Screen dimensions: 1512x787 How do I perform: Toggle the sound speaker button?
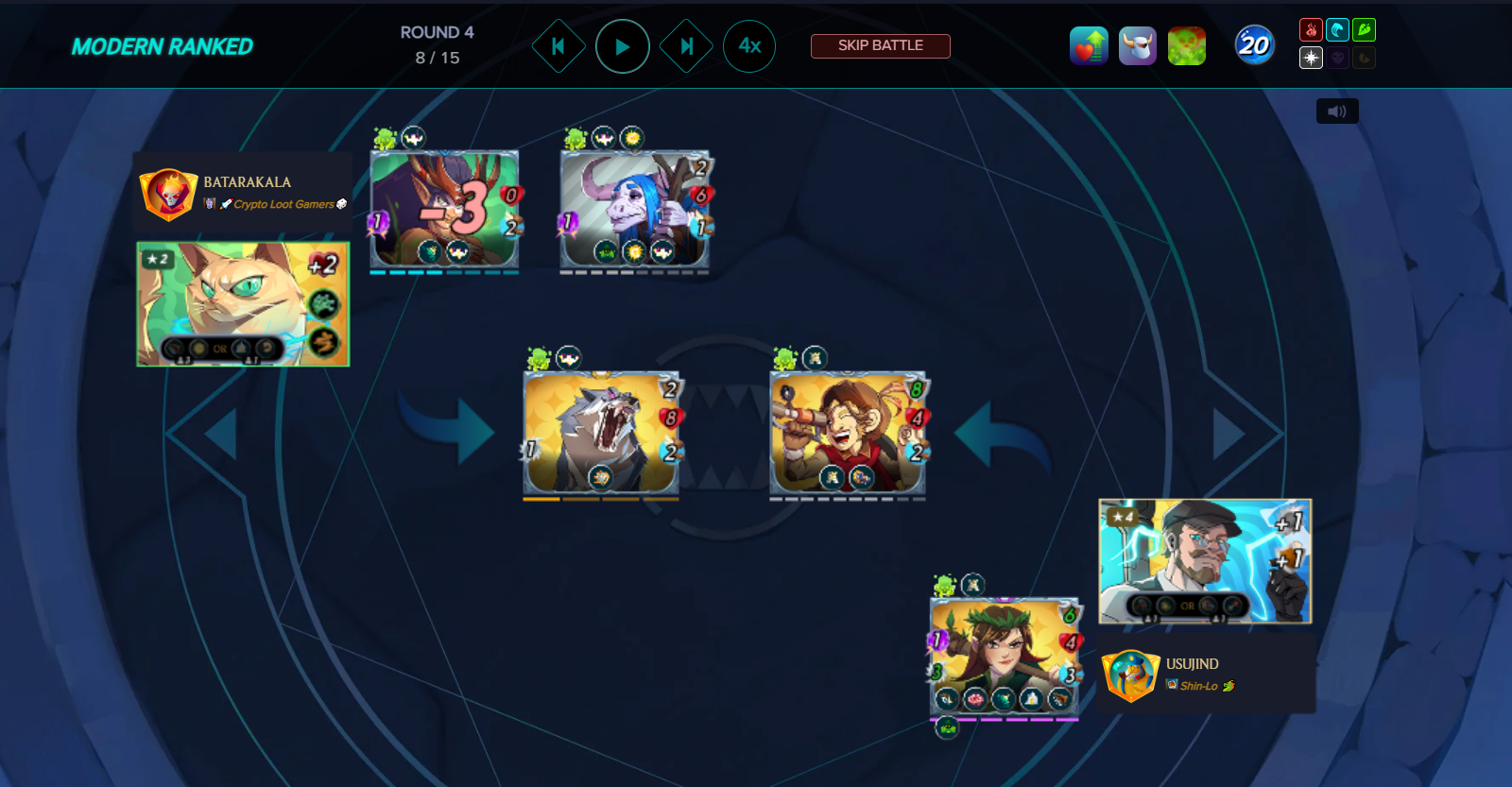pos(1337,111)
